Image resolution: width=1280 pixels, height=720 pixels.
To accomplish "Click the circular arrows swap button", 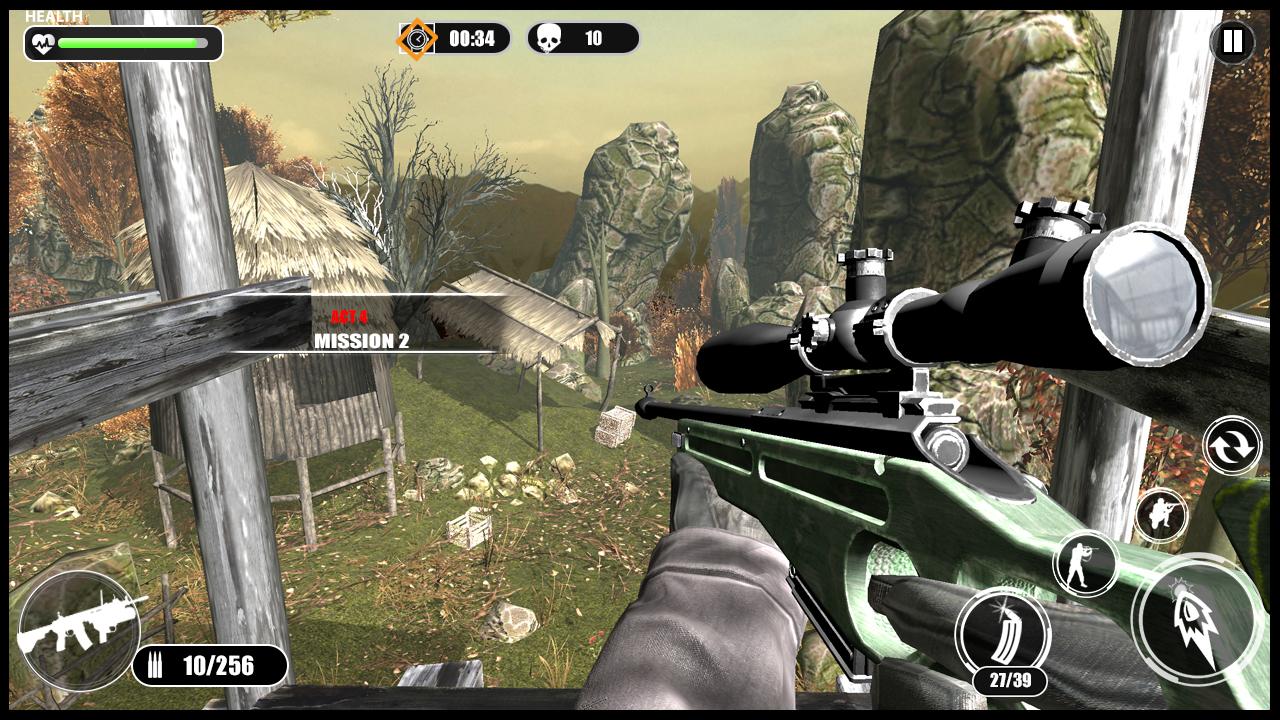I will click(1232, 446).
